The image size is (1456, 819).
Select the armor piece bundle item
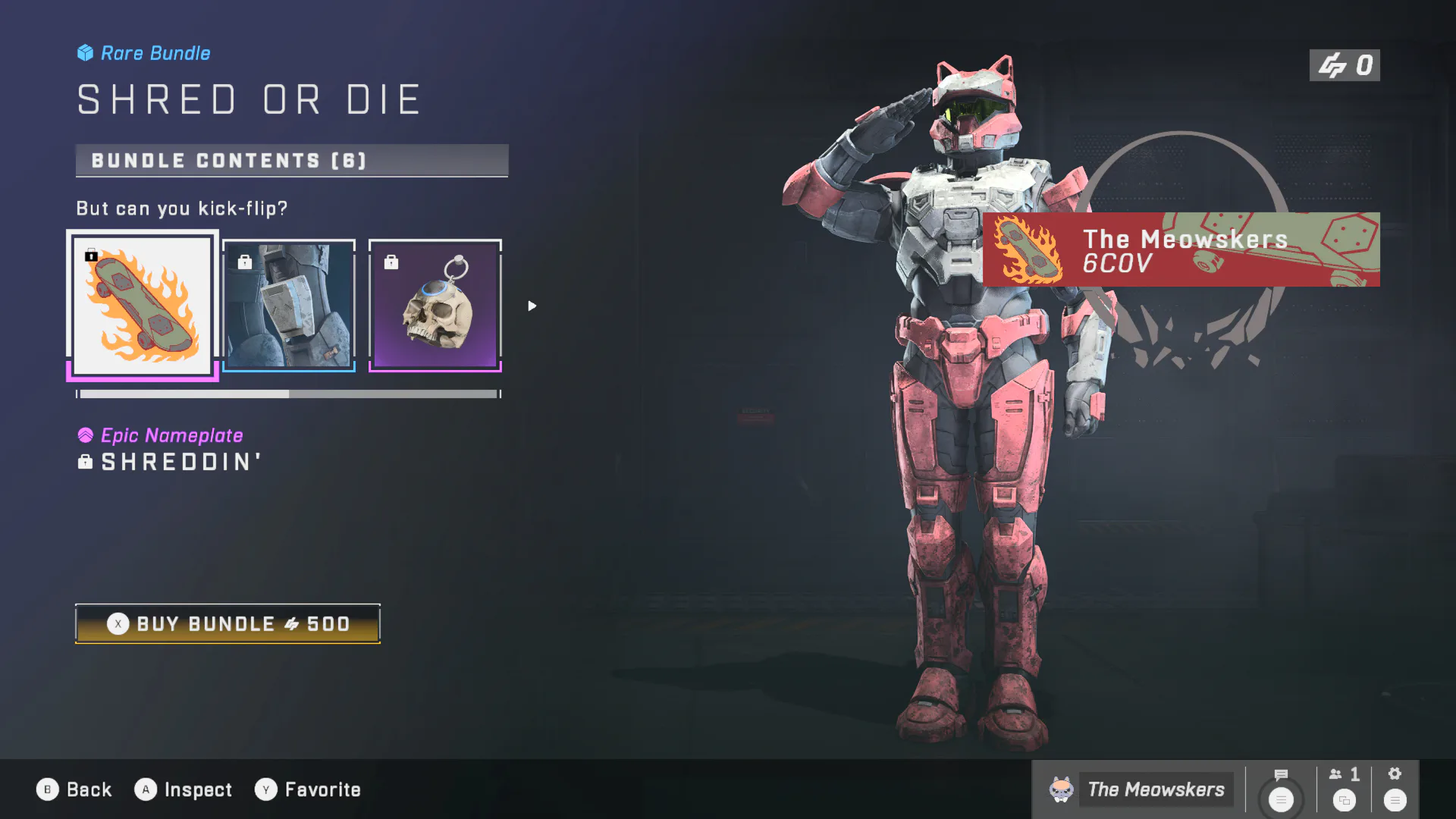pos(289,306)
